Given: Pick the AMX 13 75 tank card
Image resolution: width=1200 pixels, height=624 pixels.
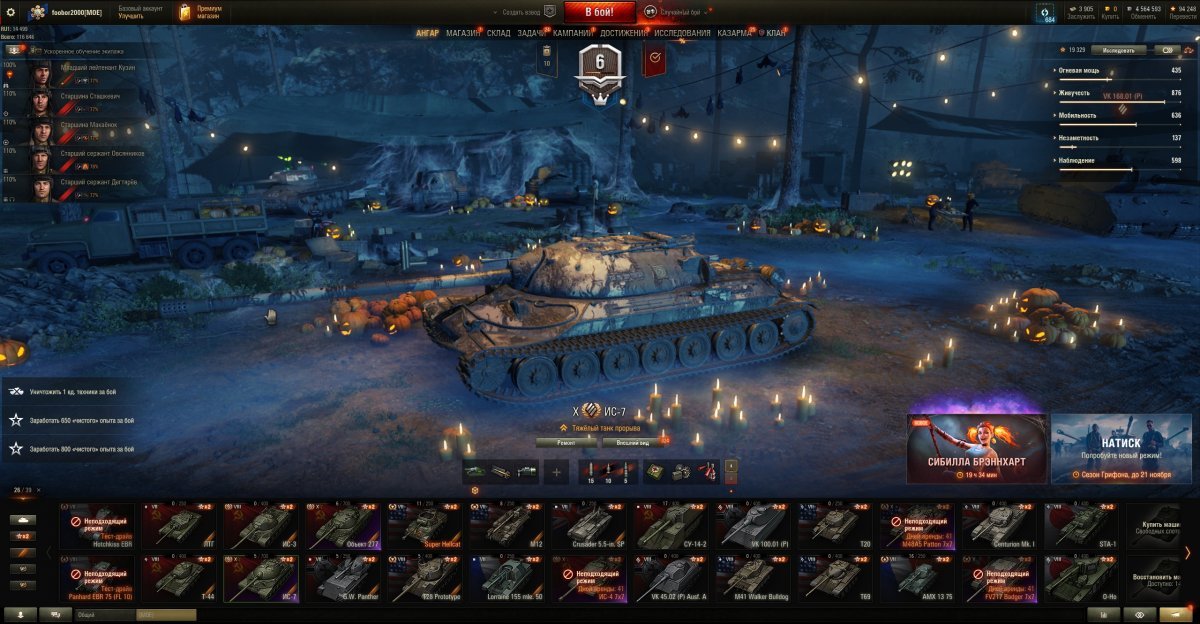Looking at the screenshot, I should pos(917,579).
